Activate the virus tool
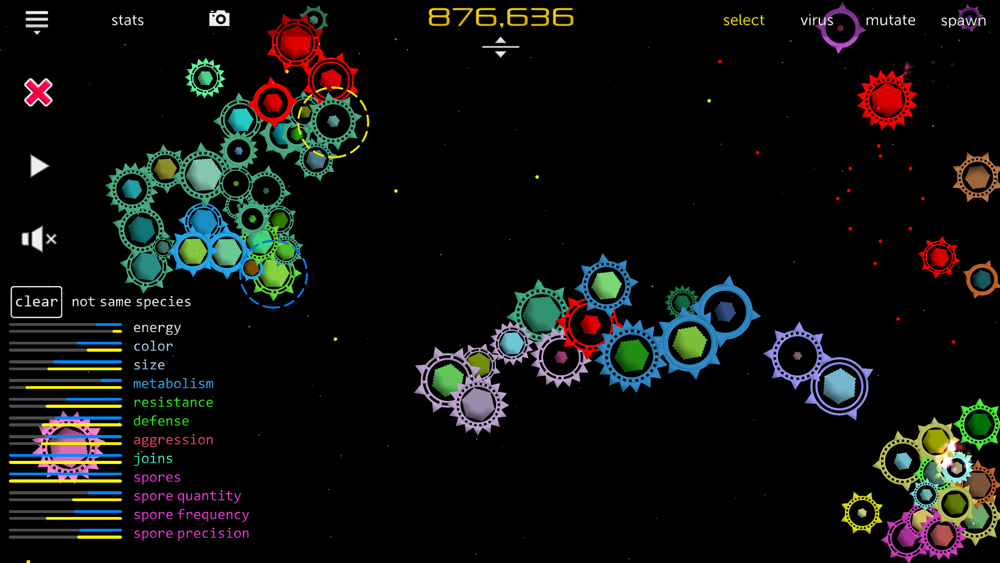Screen dimensions: 1000x563 [x=816, y=20]
